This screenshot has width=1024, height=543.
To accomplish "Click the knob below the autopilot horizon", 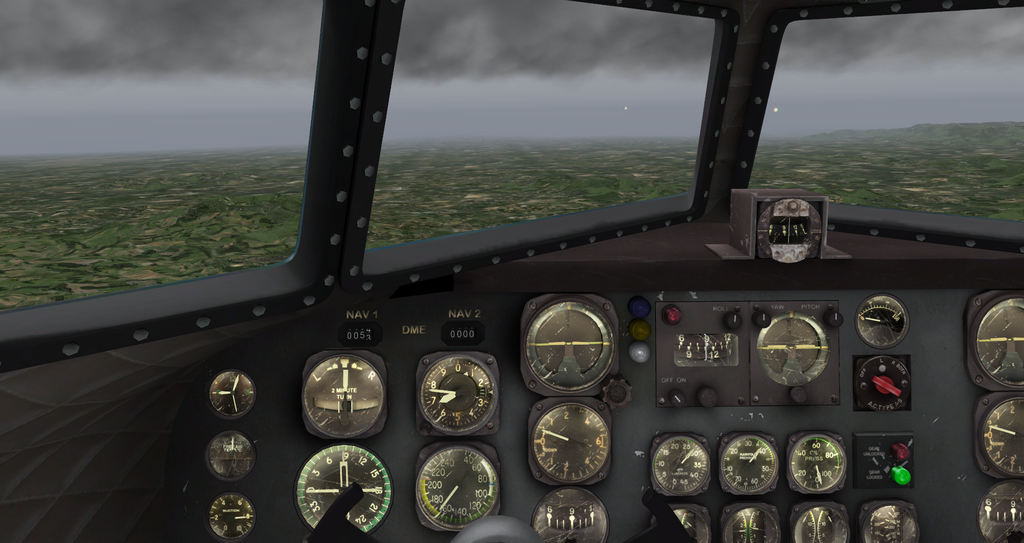I will 799,394.
